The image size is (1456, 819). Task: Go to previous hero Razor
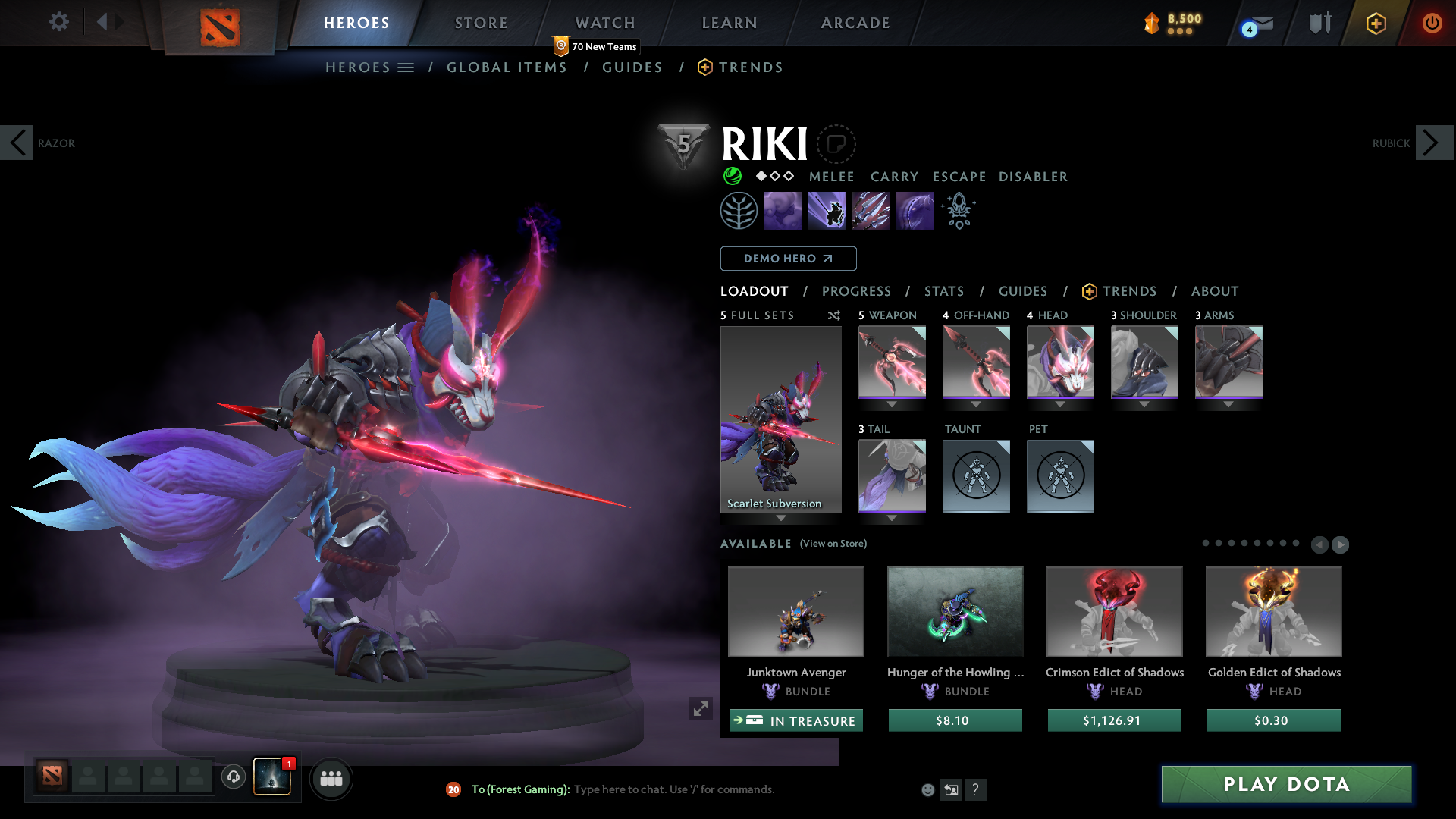(x=17, y=143)
